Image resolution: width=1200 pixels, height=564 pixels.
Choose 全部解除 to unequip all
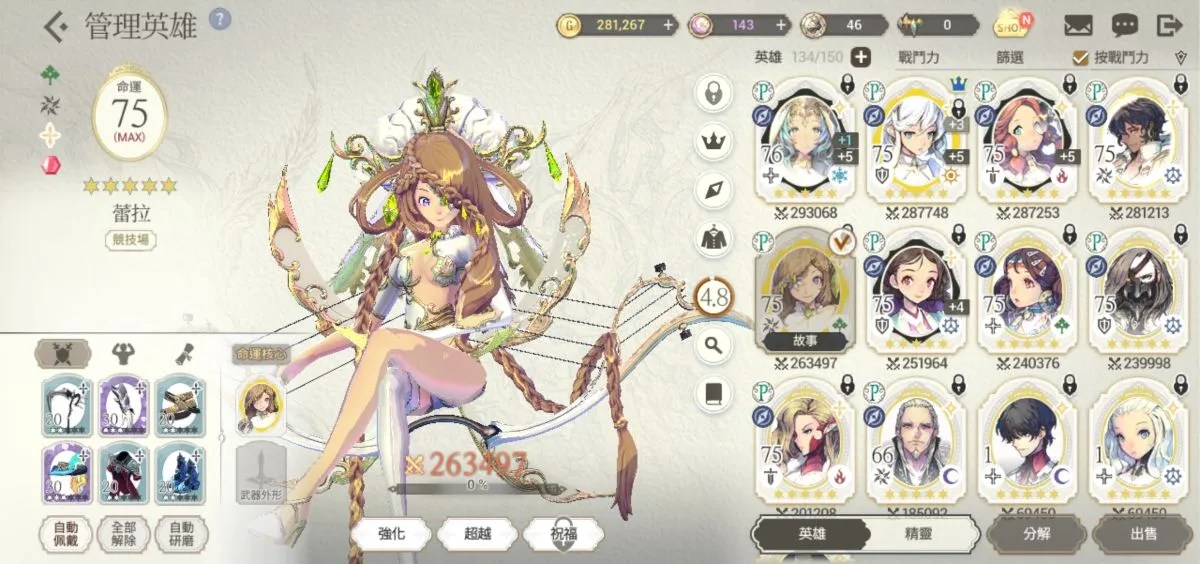tap(124, 534)
